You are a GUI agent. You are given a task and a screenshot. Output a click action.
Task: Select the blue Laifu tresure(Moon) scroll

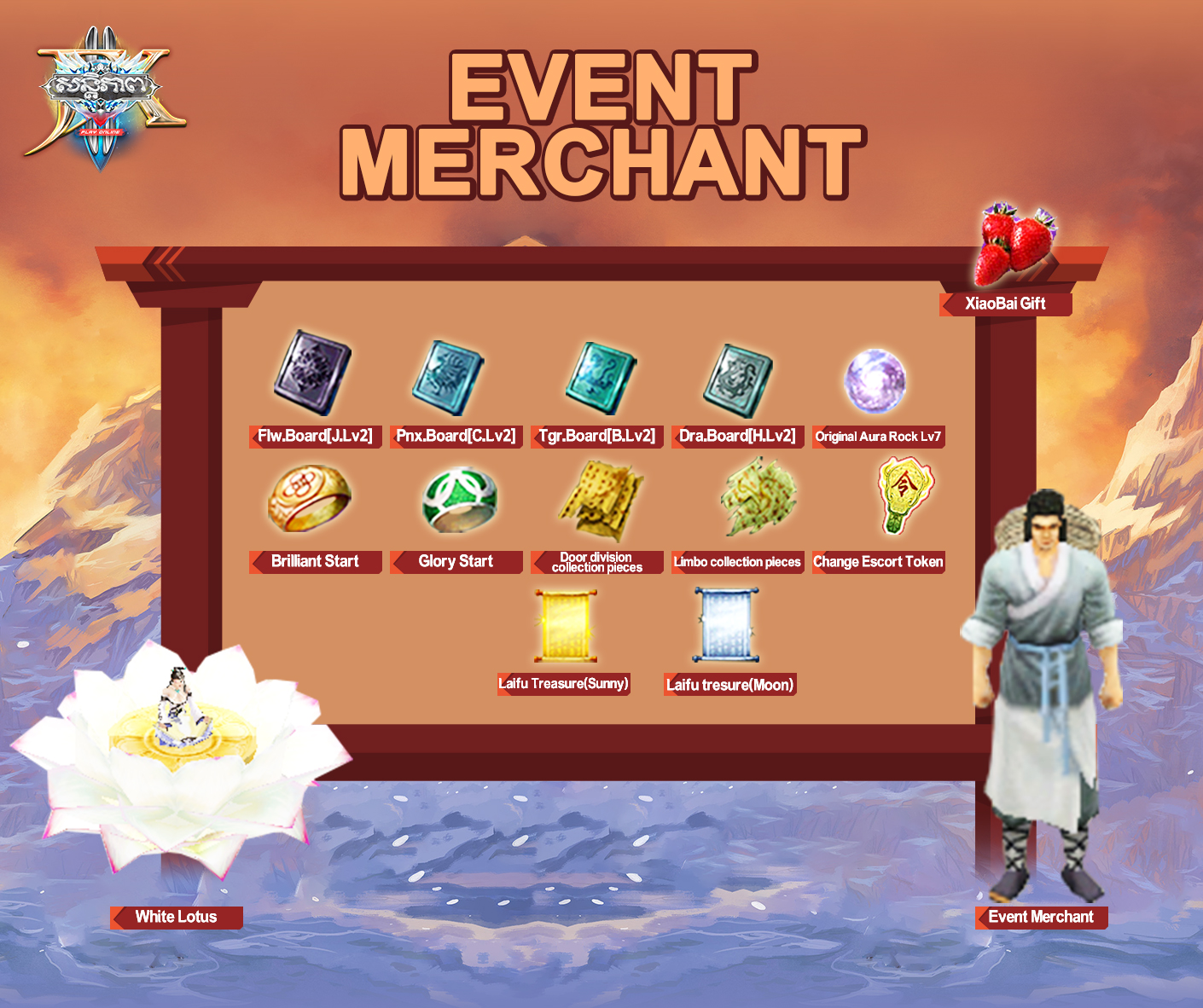[x=726, y=625]
